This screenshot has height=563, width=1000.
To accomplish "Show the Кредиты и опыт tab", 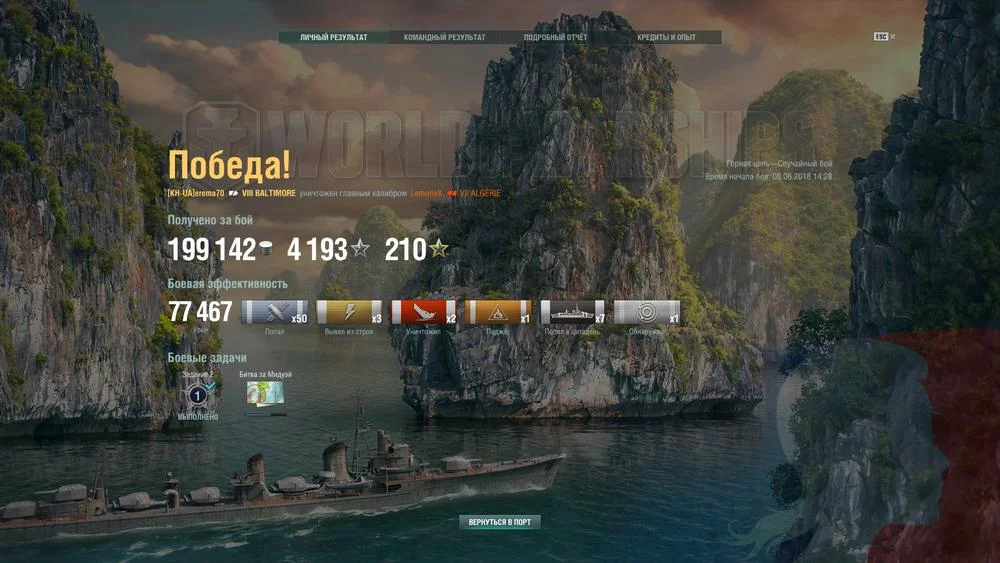I will [x=666, y=38].
